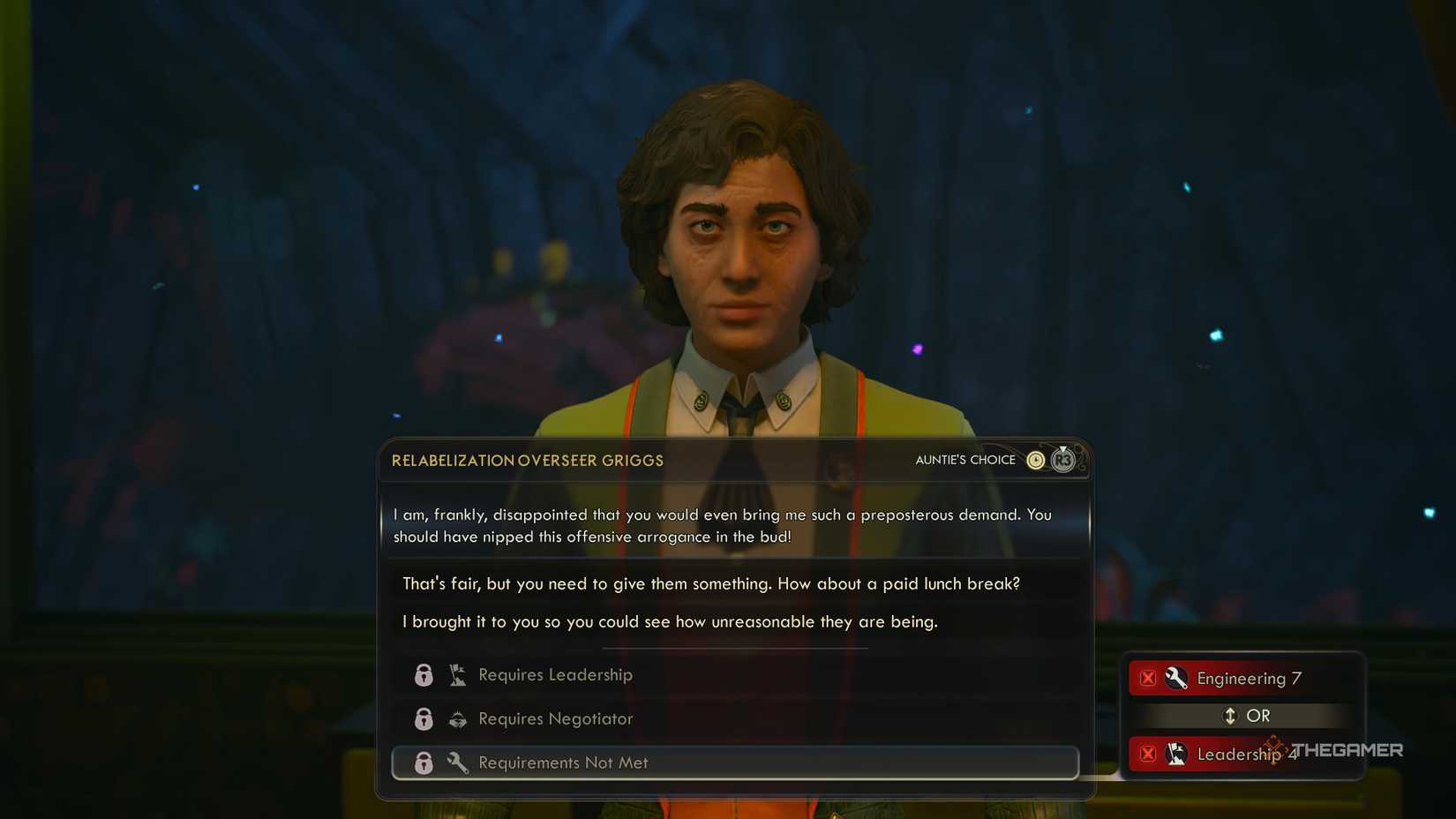This screenshot has width=1456, height=819.
Task: Select the unreasonable they are being response
Action: (671, 621)
